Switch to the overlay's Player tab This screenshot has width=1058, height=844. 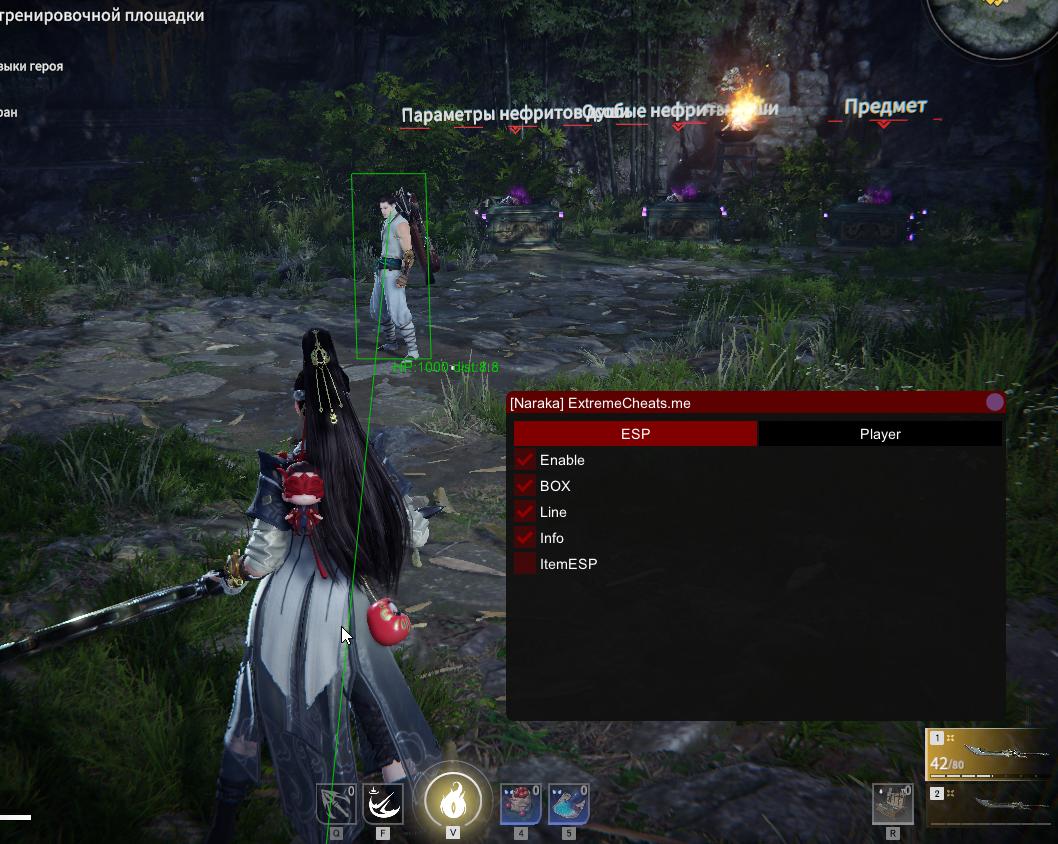(x=880, y=434)
